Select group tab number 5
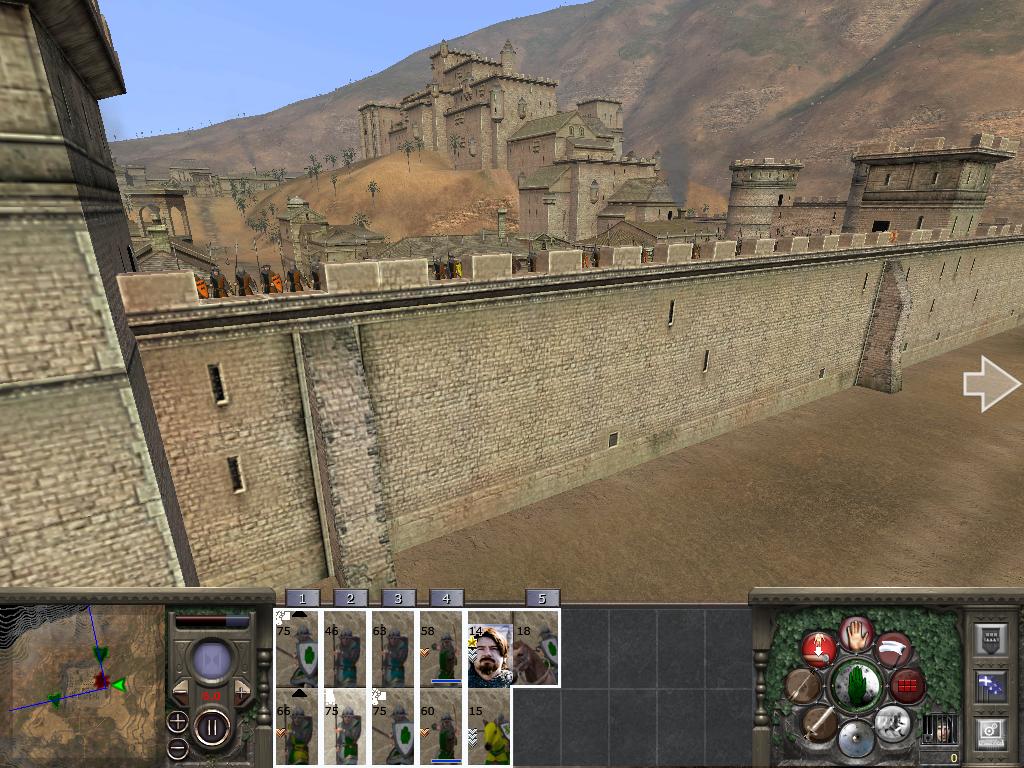The image size is (1024, 768). tap(542, 598)
